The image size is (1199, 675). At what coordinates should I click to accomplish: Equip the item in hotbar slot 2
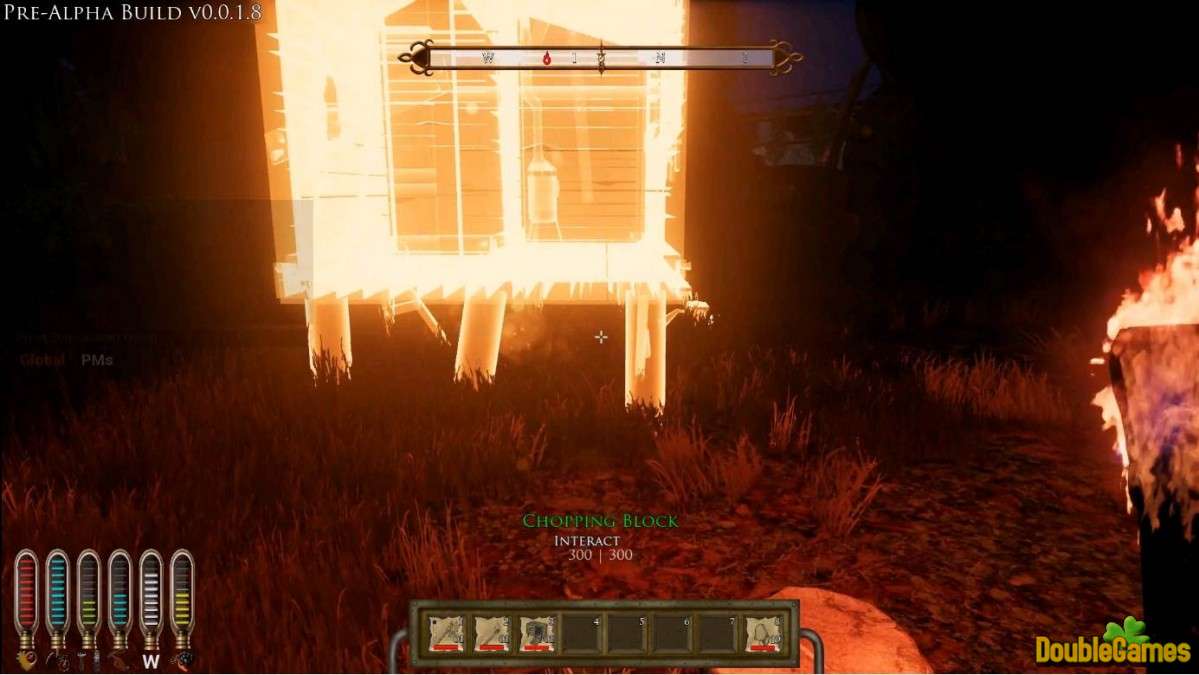pyautogui.click(x=492, y=633)
